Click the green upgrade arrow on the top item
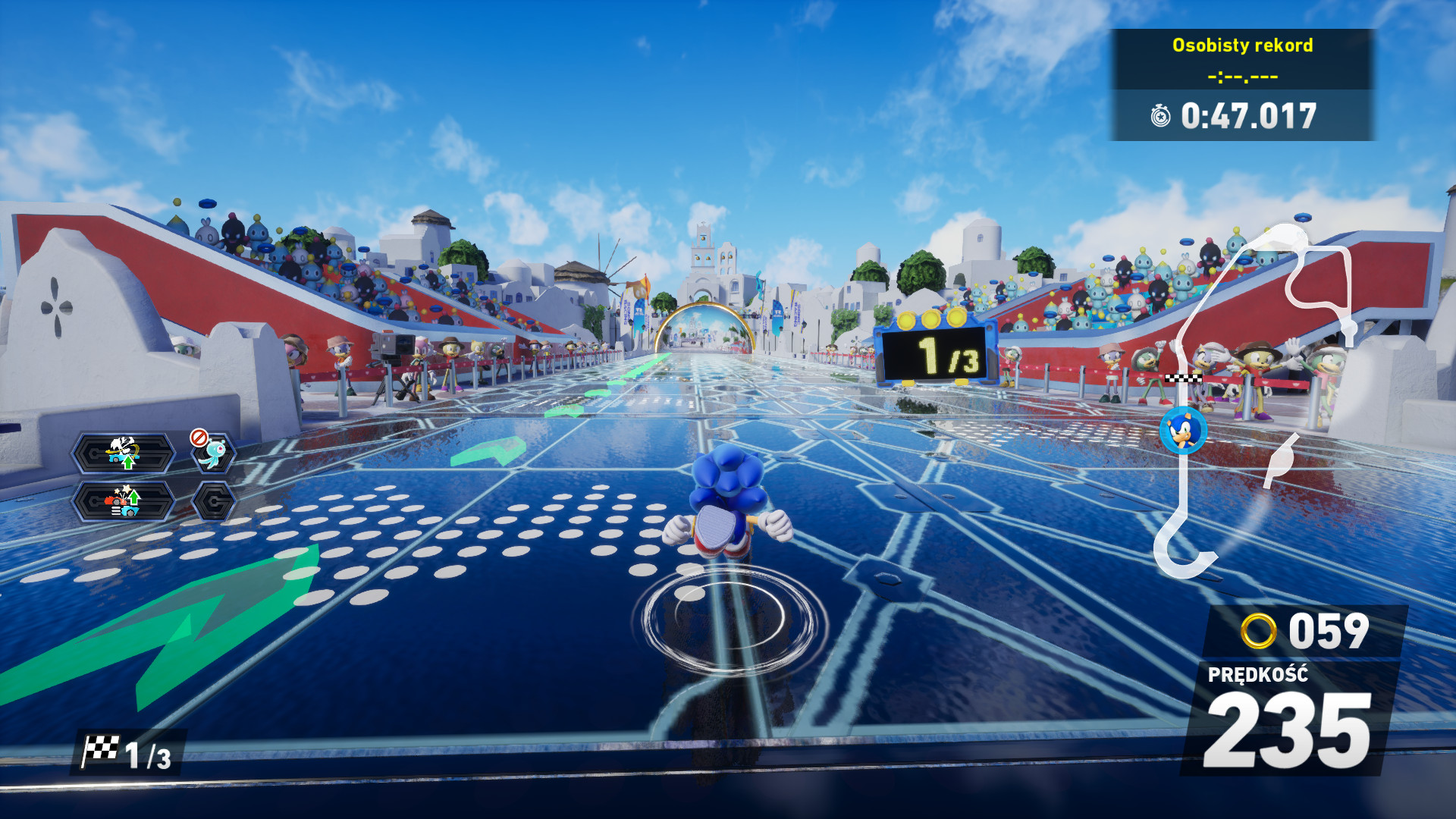Screen dimensions: 1456x819 [128, 461]
